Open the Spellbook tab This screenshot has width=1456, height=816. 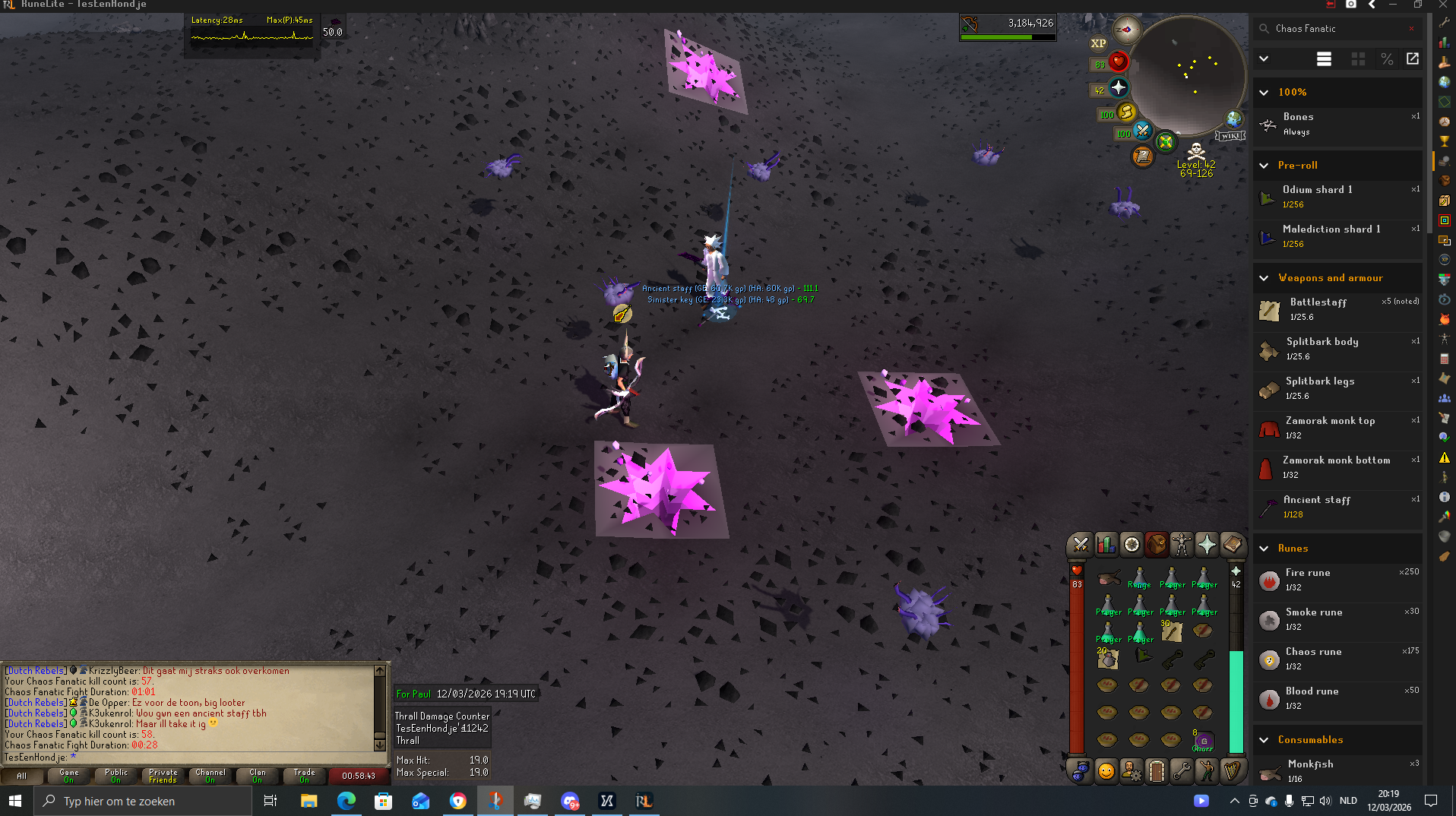(1232, 545)
